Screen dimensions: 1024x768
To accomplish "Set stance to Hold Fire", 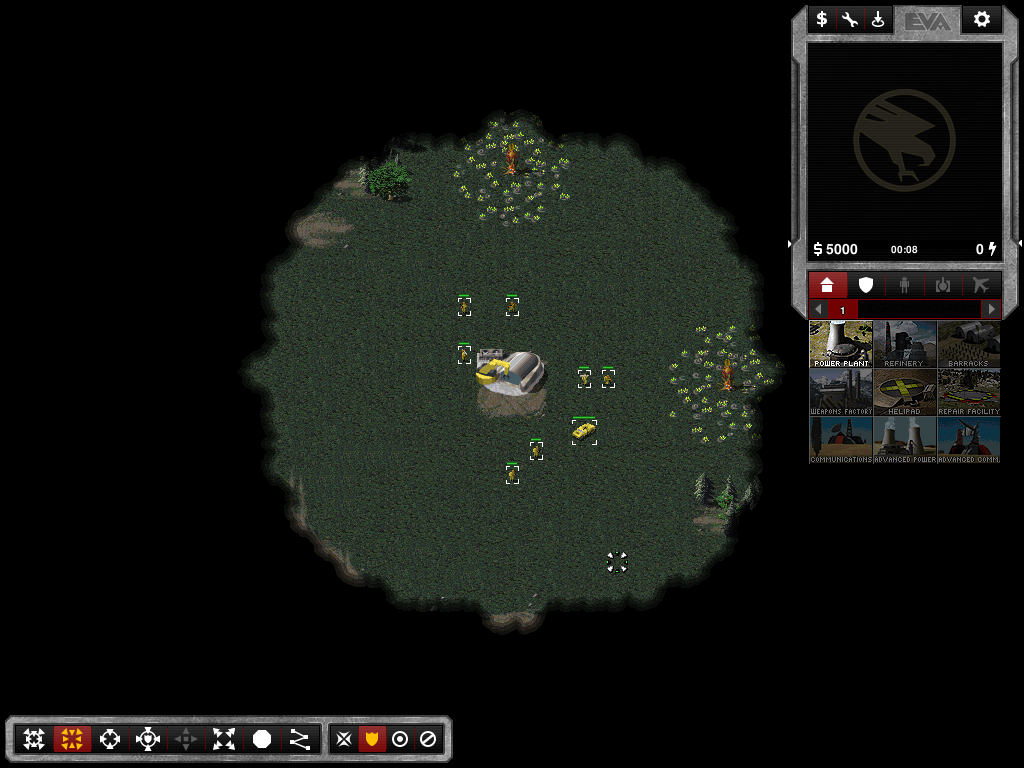I will point(428,739).
